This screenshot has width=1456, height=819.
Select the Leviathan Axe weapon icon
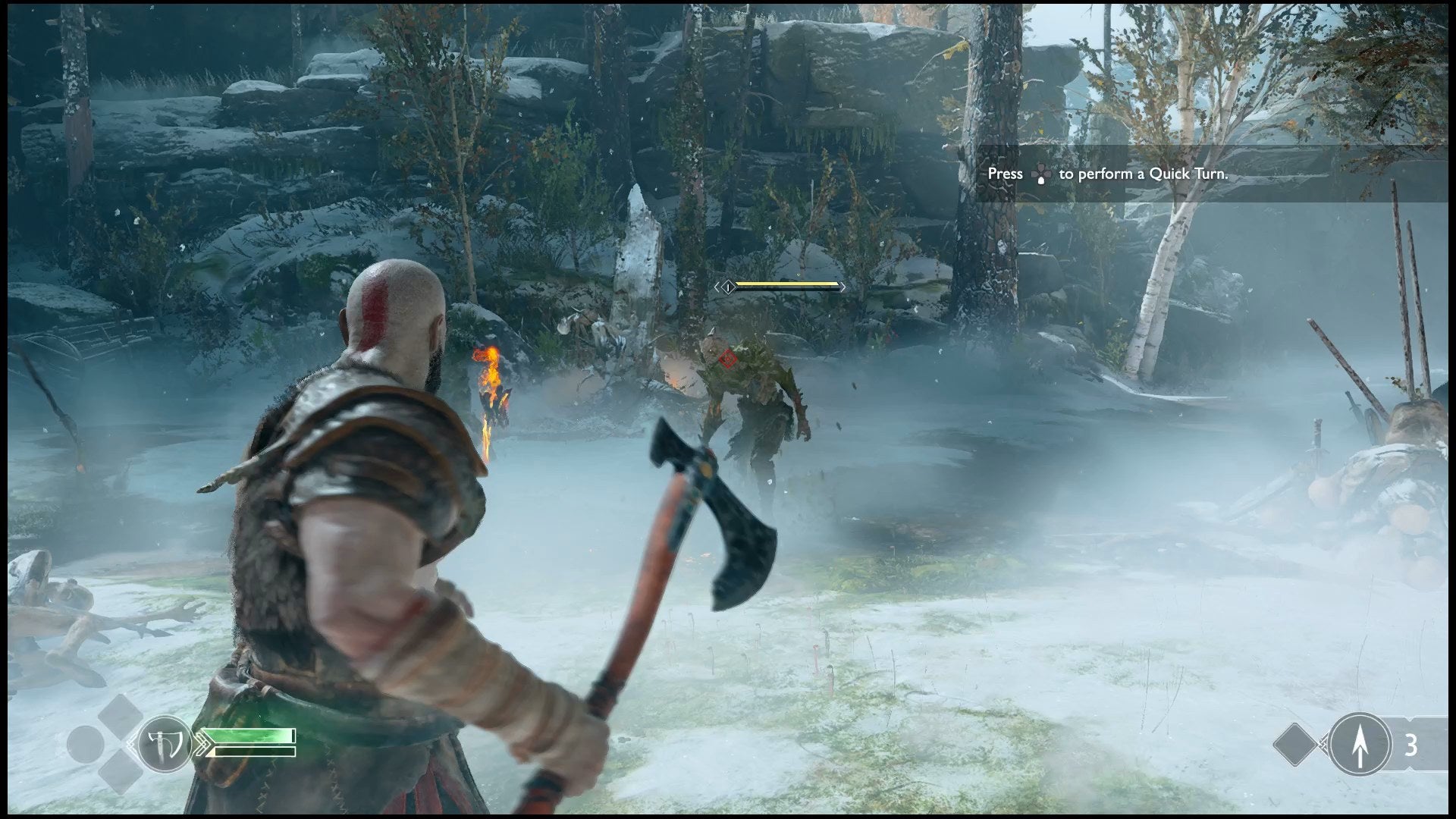(165, 743)
